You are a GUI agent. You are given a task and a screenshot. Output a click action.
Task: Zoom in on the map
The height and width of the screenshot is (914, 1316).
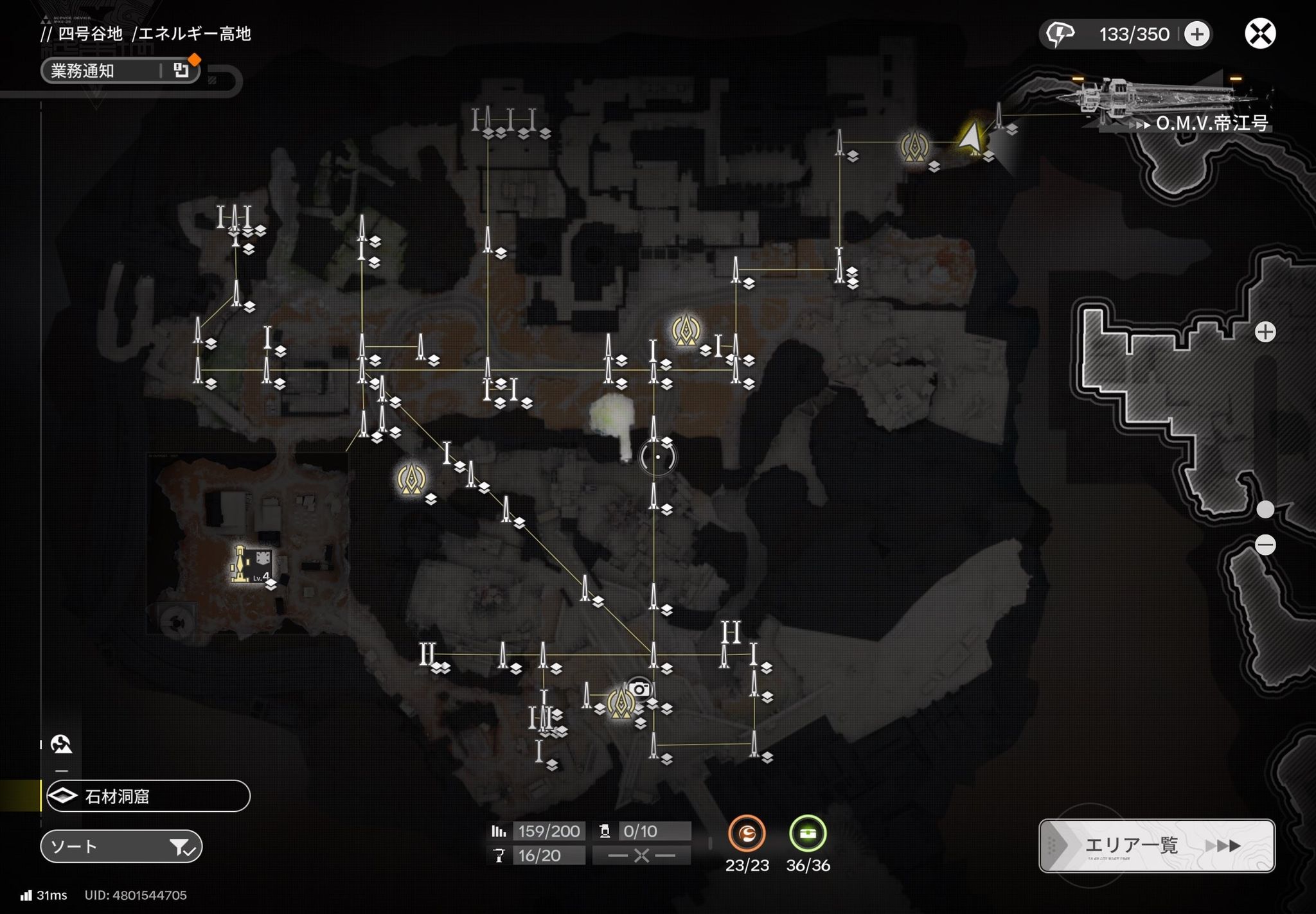(1265, 332)
